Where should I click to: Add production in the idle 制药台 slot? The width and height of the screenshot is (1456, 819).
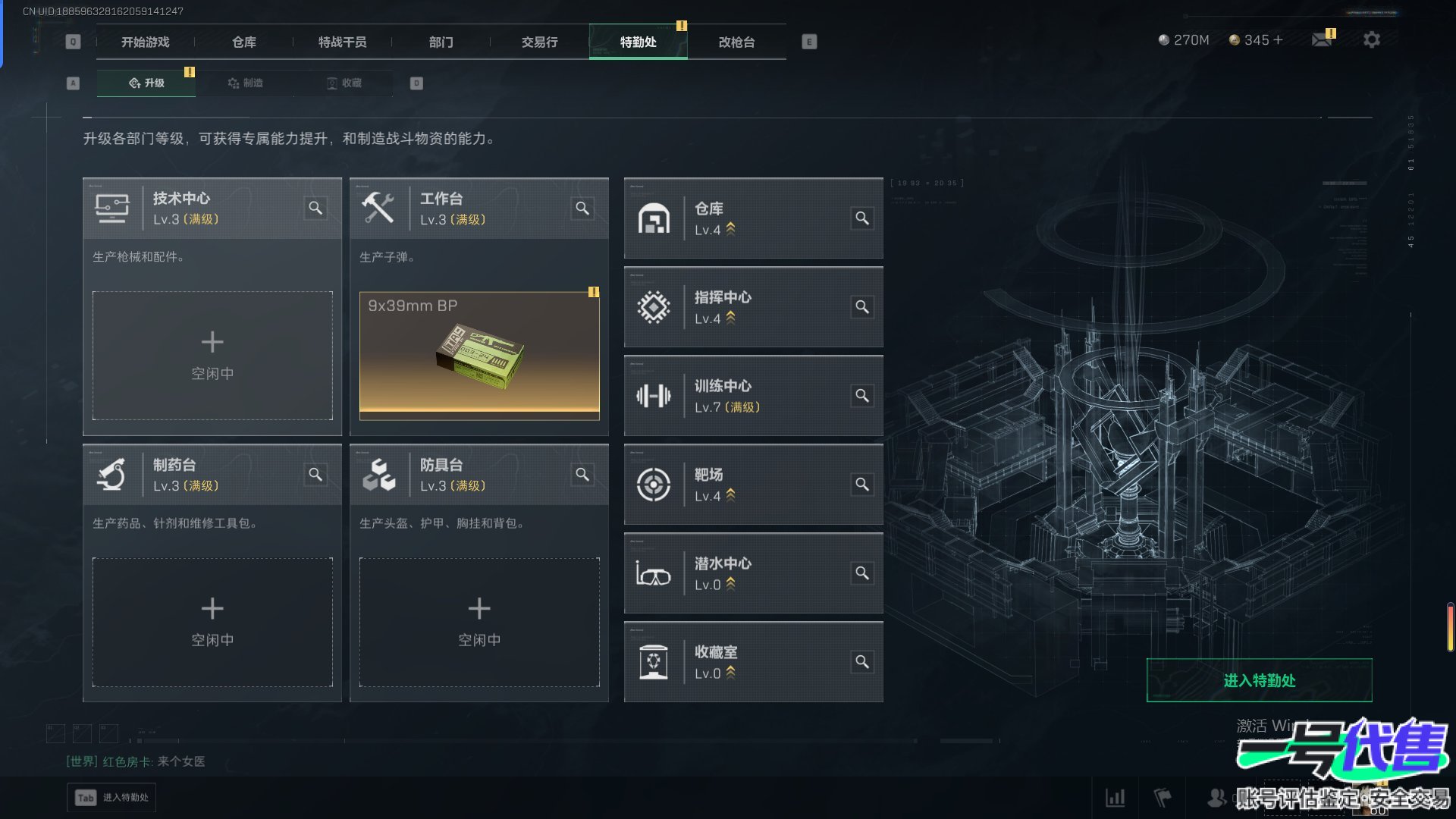(212, 622)
